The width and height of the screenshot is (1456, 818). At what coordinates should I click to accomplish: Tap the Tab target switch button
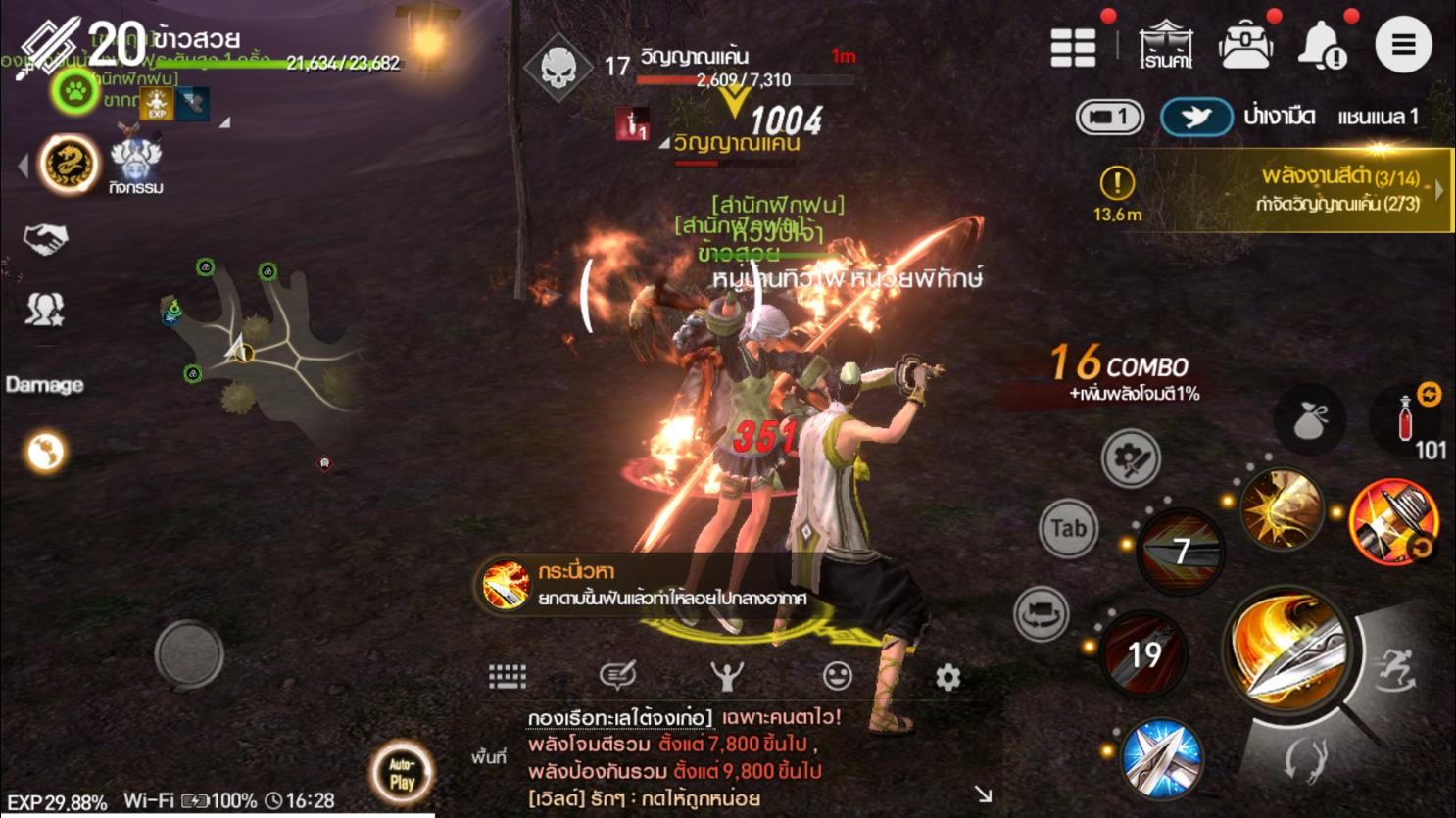pos(1067,529)
